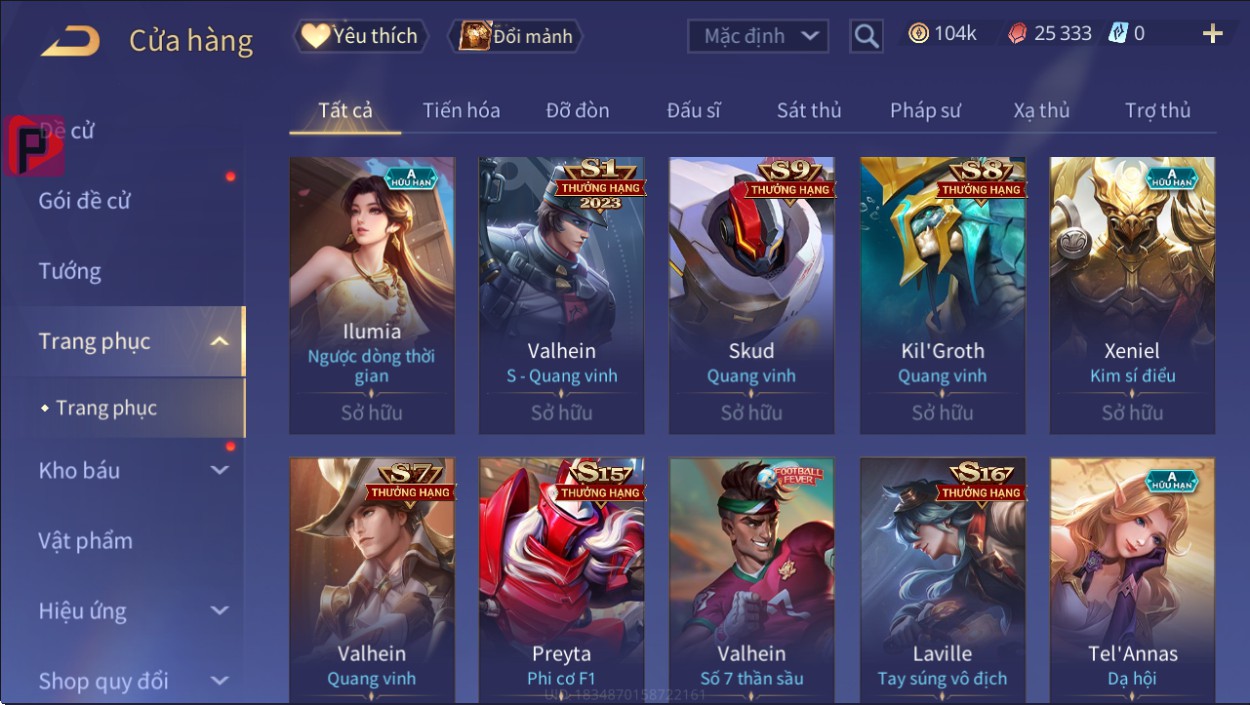Image resolution: width=1250 pixels, height=705 pixels.
Task: Go to the Tướng shop section
Action: point(70,271)
